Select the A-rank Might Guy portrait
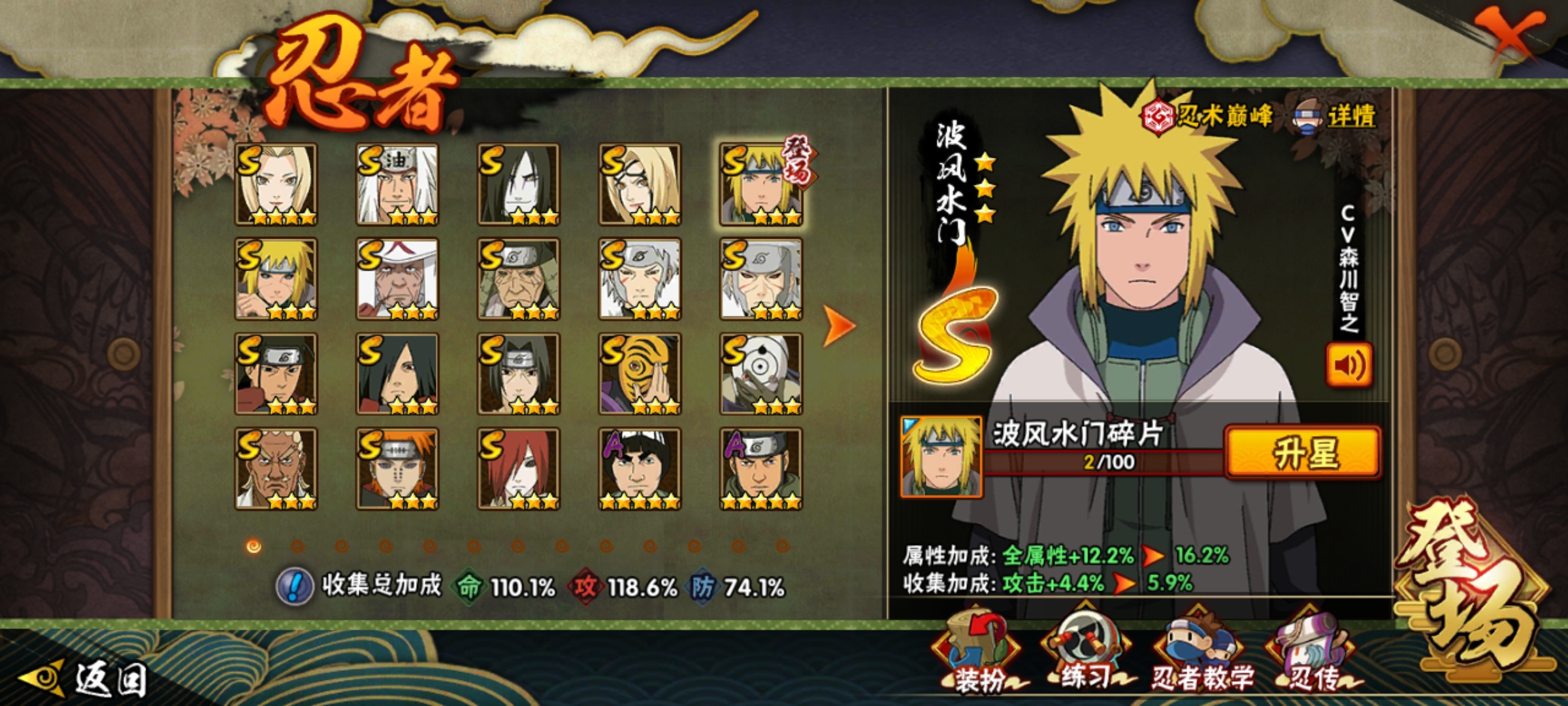 [640, 469]
